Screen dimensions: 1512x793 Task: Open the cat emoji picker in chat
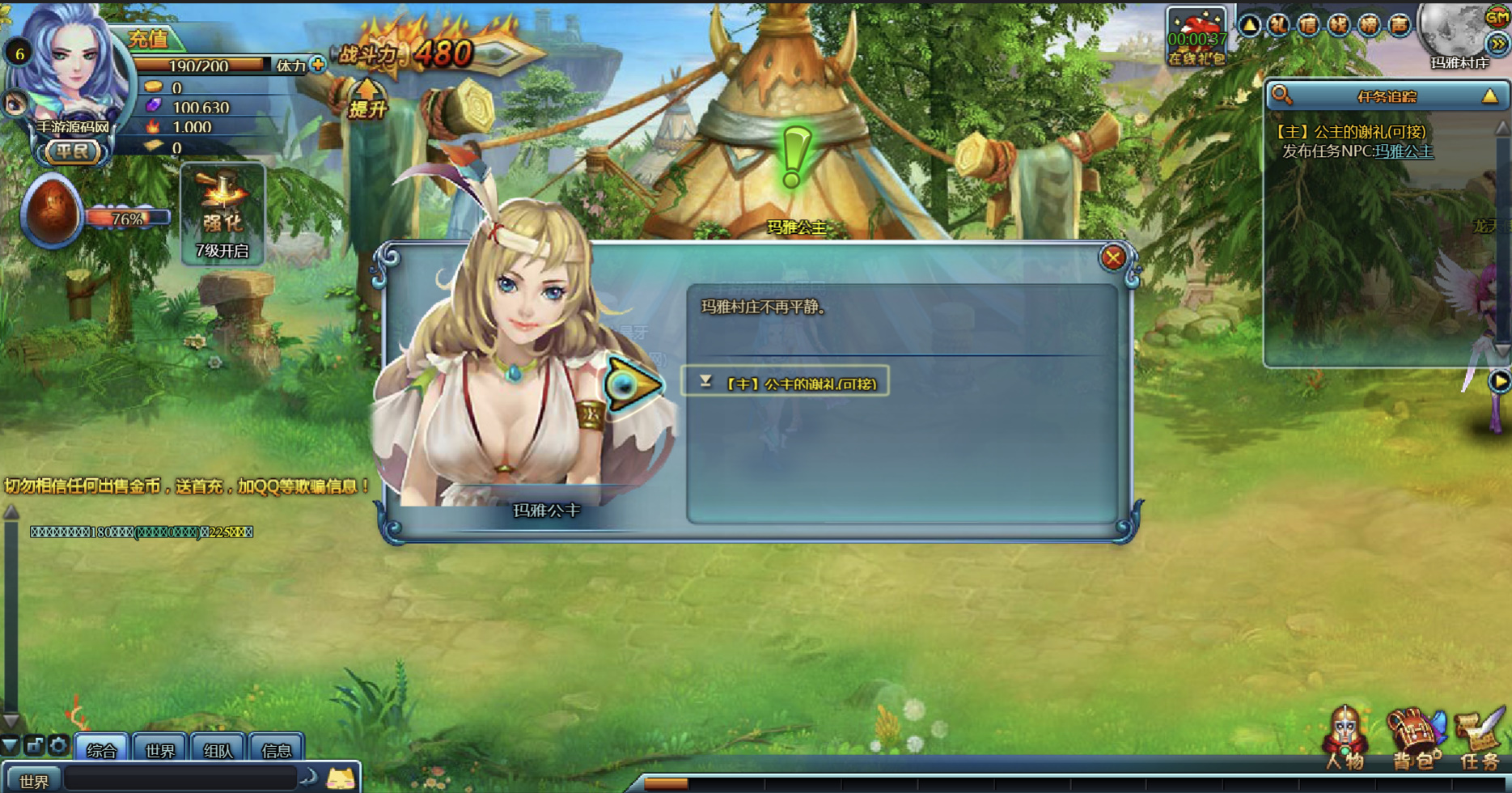click(341, 779)
